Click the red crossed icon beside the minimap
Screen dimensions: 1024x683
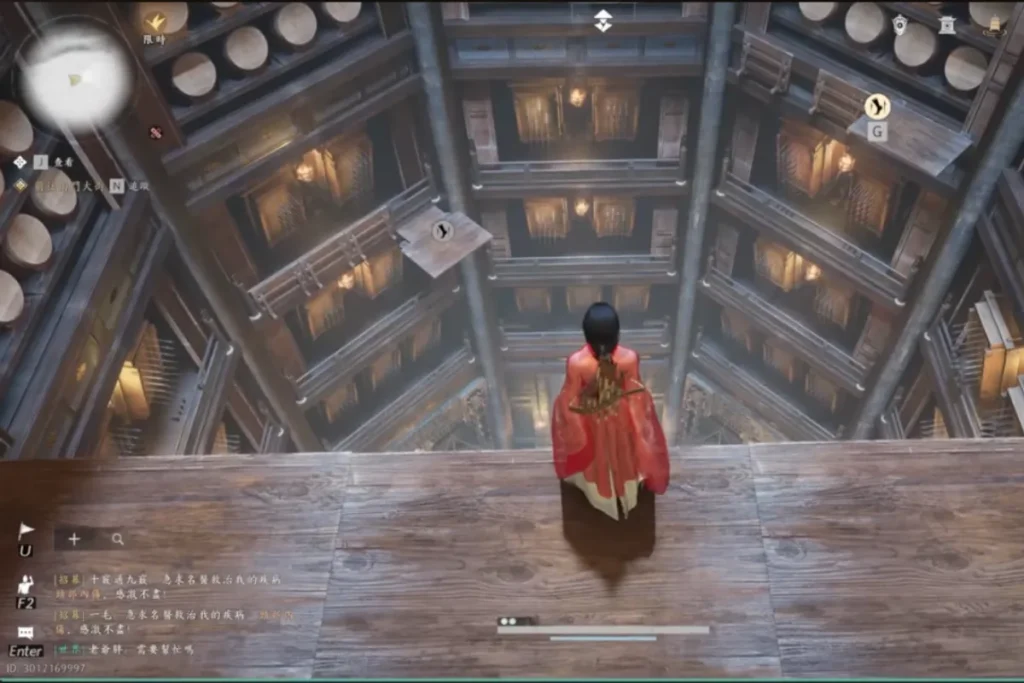click(x=155, y=132)
